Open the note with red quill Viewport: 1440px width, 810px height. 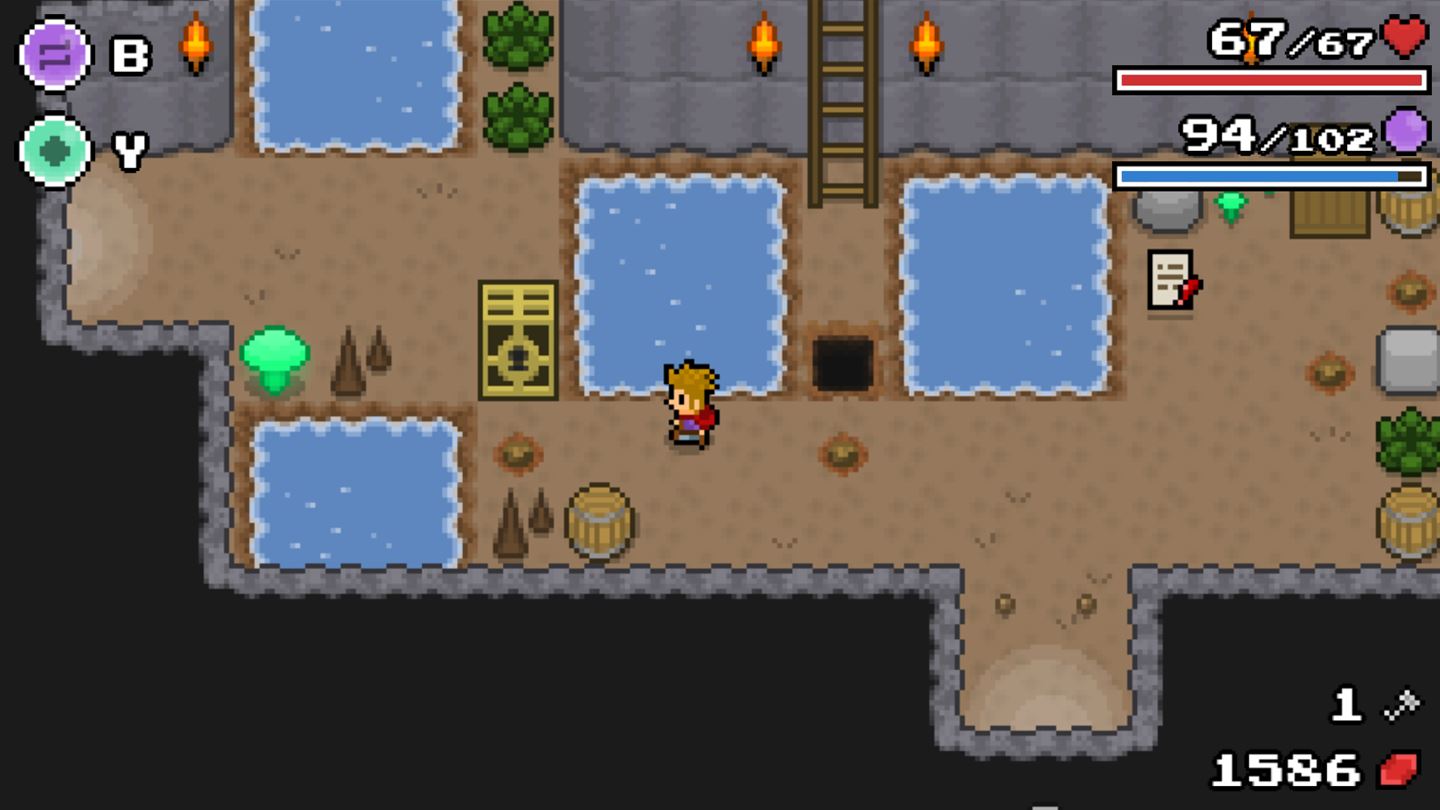(x=1170, y=280)
